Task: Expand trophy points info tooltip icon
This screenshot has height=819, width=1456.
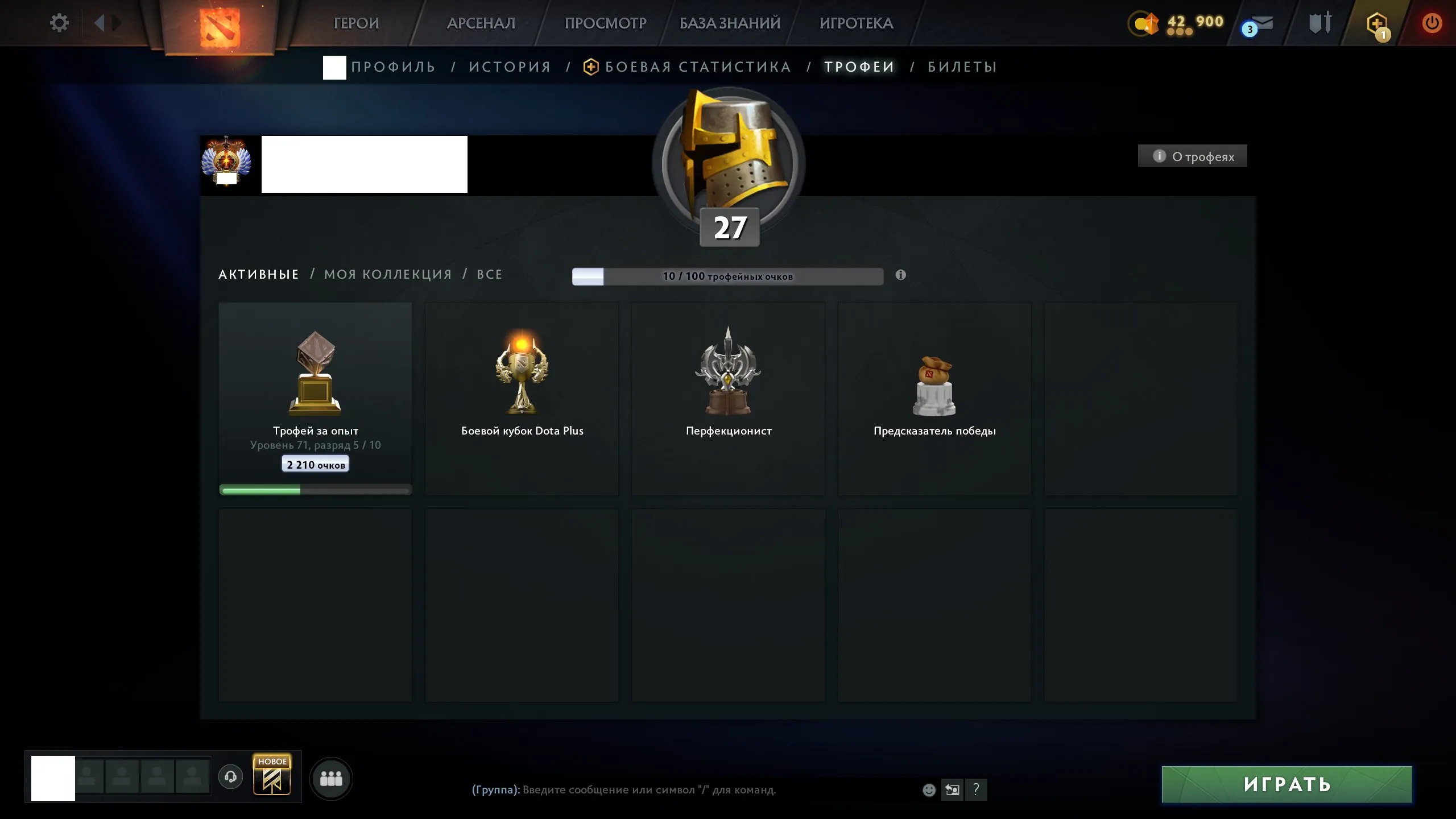Action: tap(900, 275)
